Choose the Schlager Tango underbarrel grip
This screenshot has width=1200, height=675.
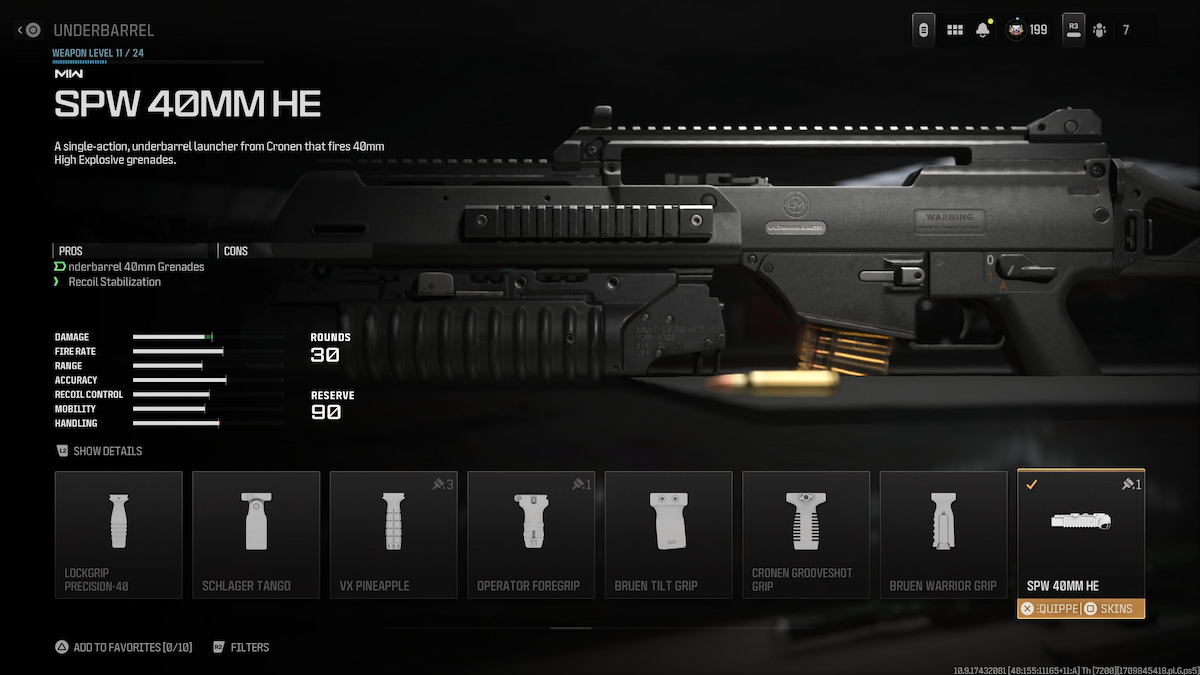point(256,535)
